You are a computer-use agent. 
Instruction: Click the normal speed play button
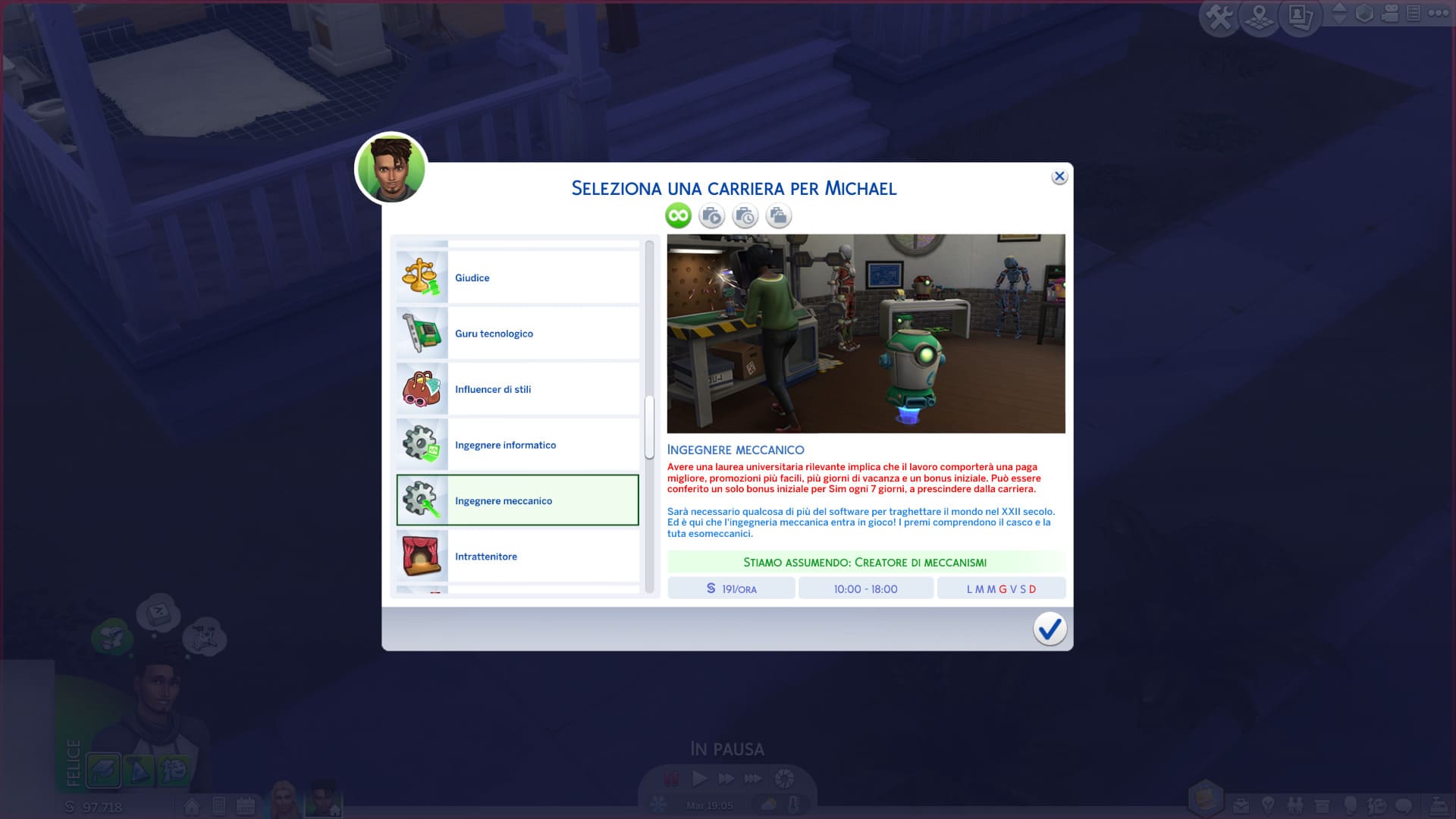(699, 778)
